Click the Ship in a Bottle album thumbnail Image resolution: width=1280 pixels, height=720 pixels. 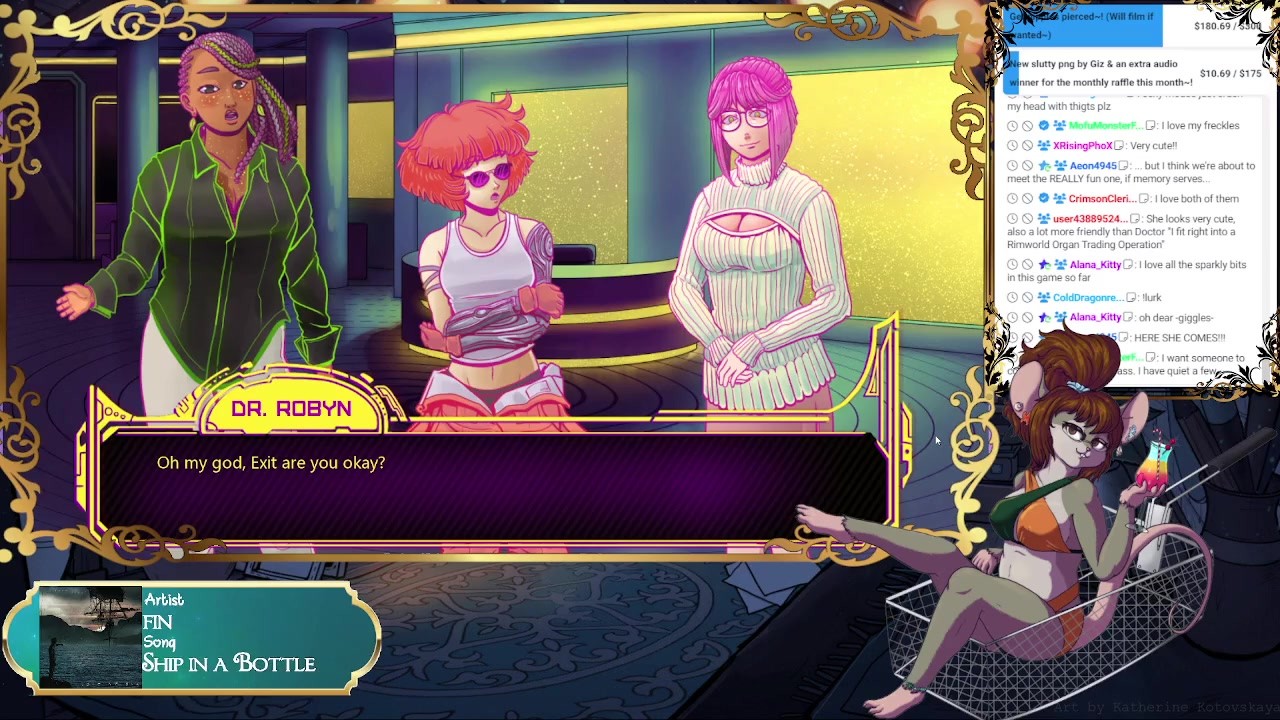(90, 637)
